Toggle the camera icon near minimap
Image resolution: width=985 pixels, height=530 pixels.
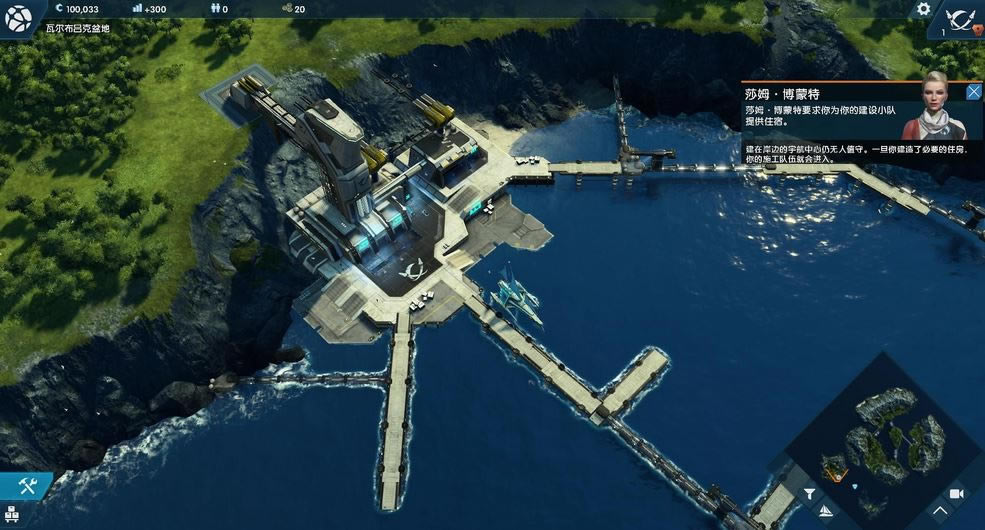pyautogui.click(x=956, y=493)
